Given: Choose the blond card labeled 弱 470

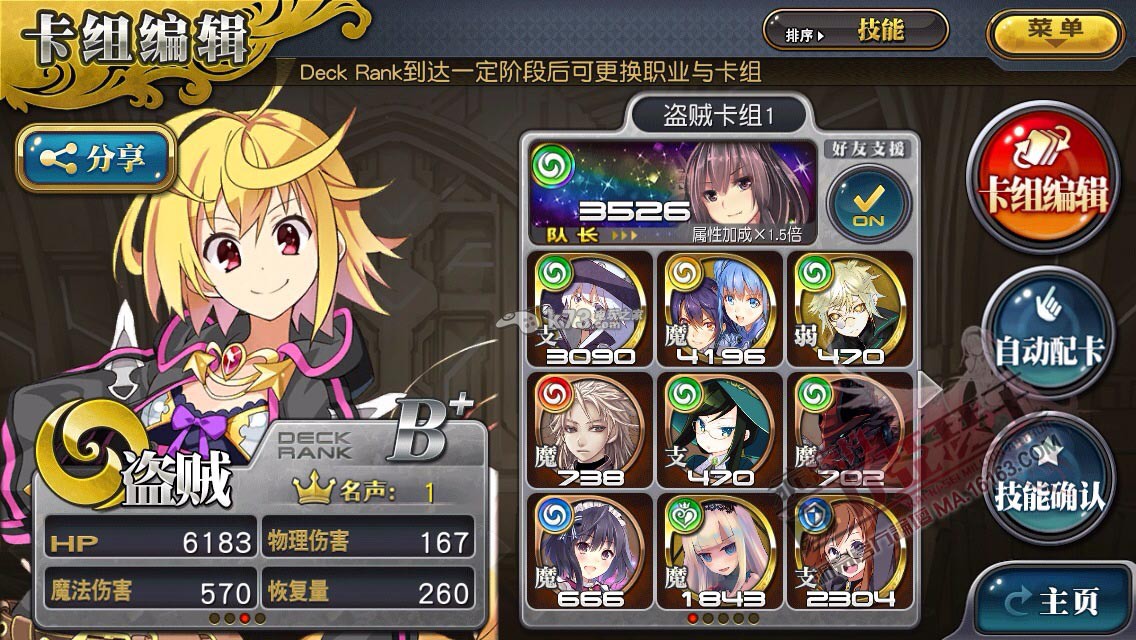Looking at the screenshot, I should (849, 308).
